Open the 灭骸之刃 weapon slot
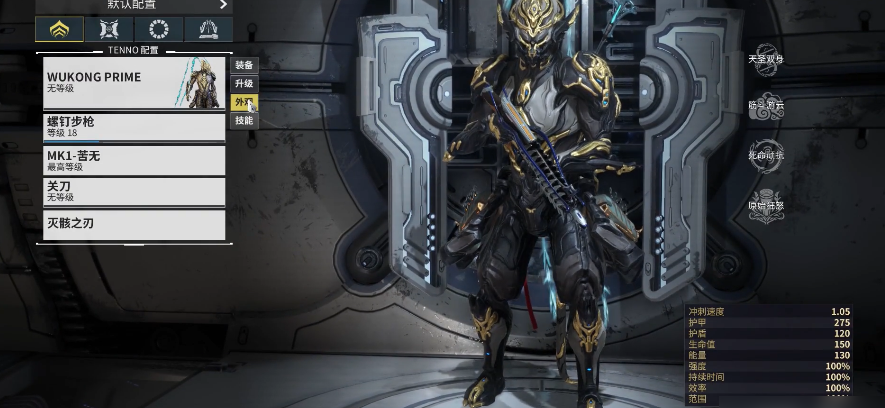This screenshot has height=408, width=885. pyautogui.click(x=134, y=224)
